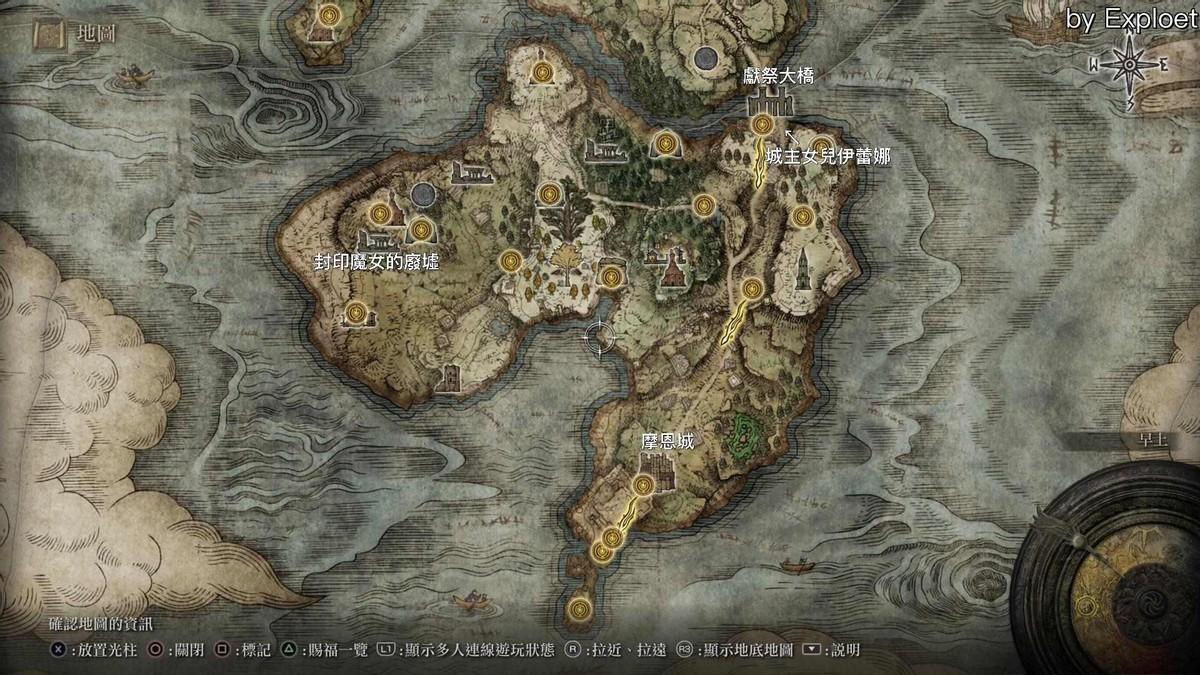Click the compass rose on the map
This screenshot has height=675, width=1200.
click(1129, 65)
